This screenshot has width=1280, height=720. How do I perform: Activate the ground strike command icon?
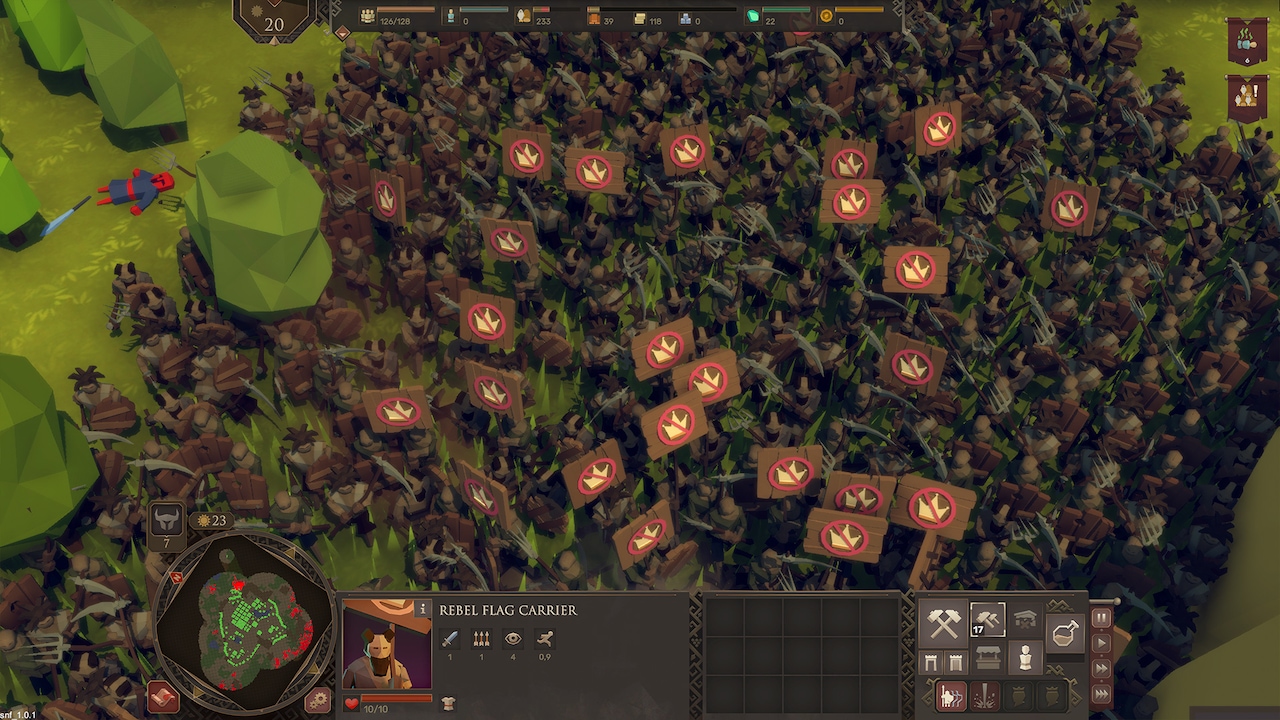tap(985, 696)
